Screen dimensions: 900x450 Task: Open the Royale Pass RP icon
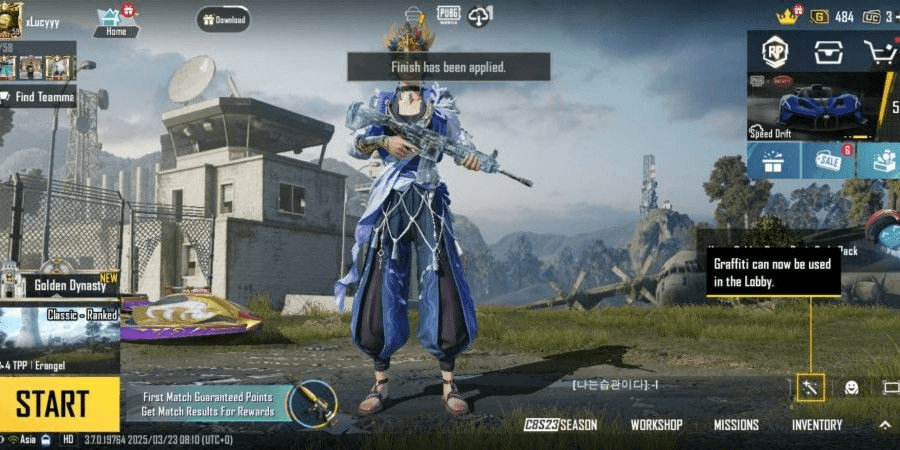[775, 53]
